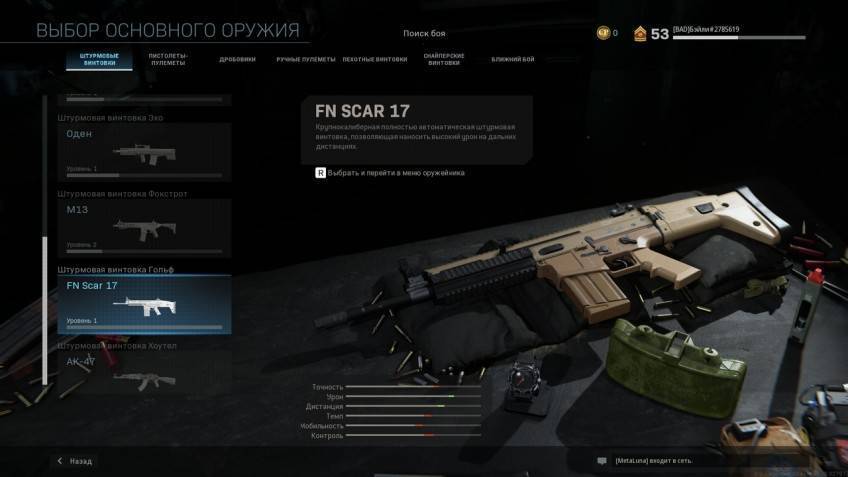This screenshot has width=848, height=477.
Task: Switch to the Штурмовые винтовки tab
Action: 99,59
